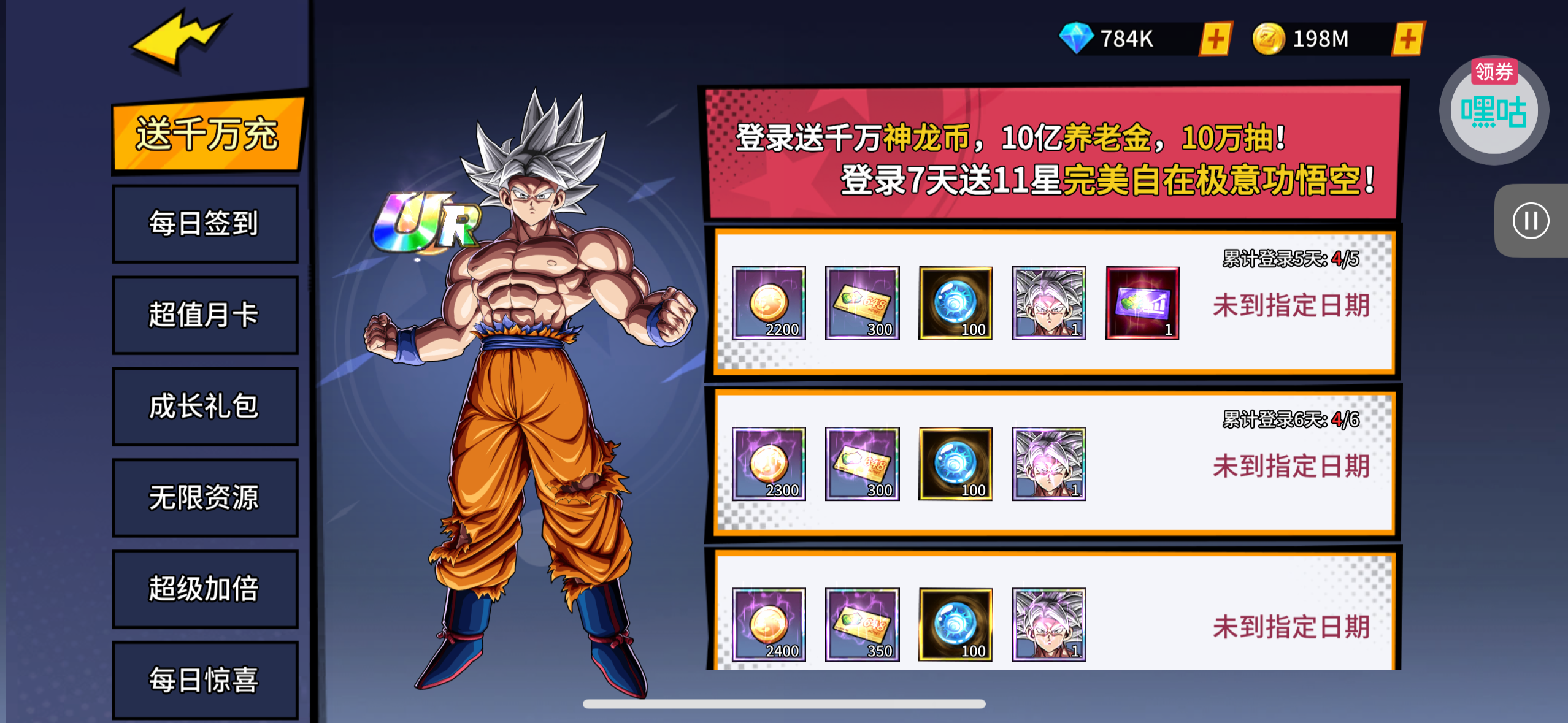Viewport: 1568px width, 723px height.
Task: Switch to the 超值月卡 monthly card tab
Action: coord(205,315)
